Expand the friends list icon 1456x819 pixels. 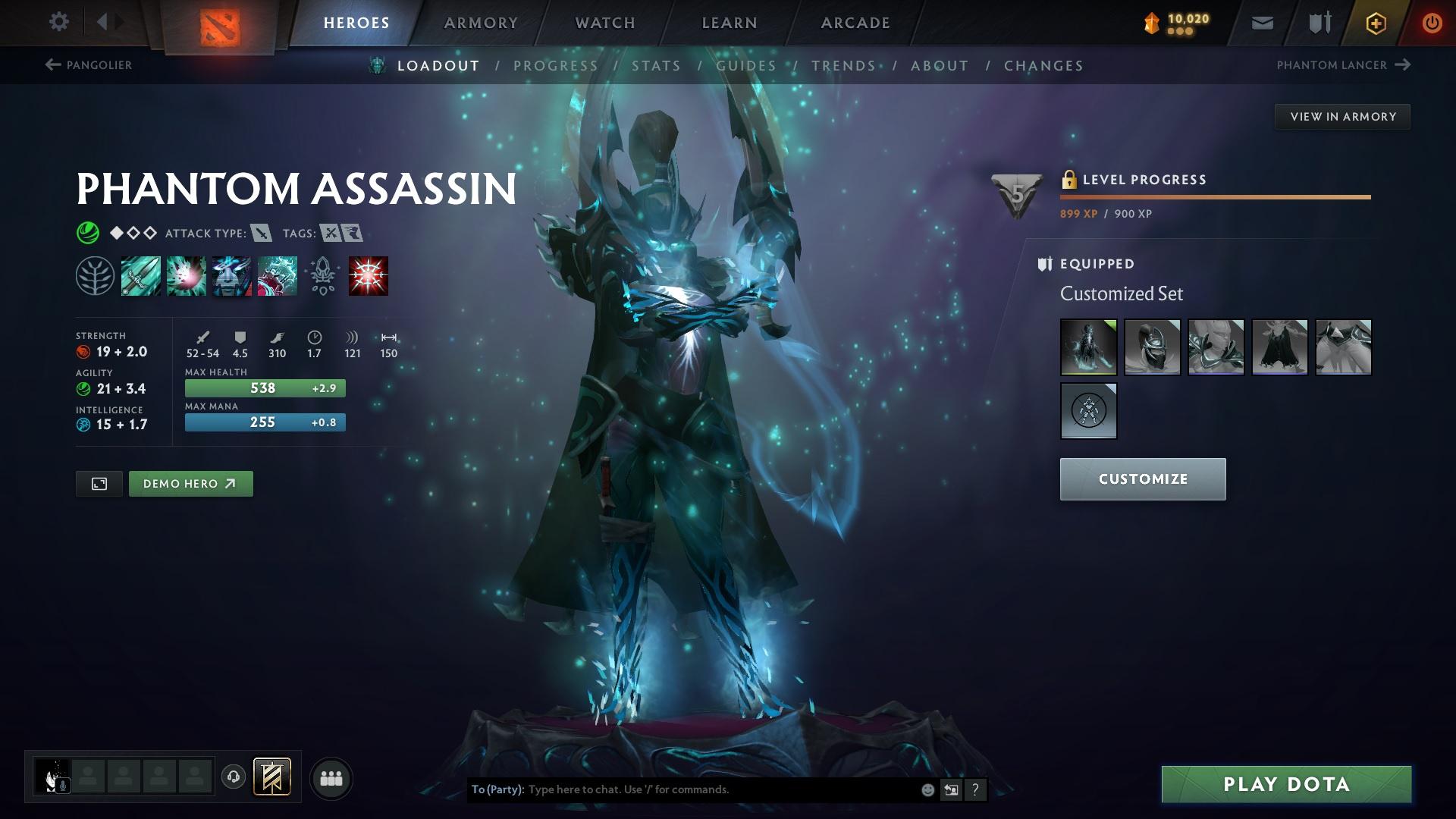coord(331,777)
